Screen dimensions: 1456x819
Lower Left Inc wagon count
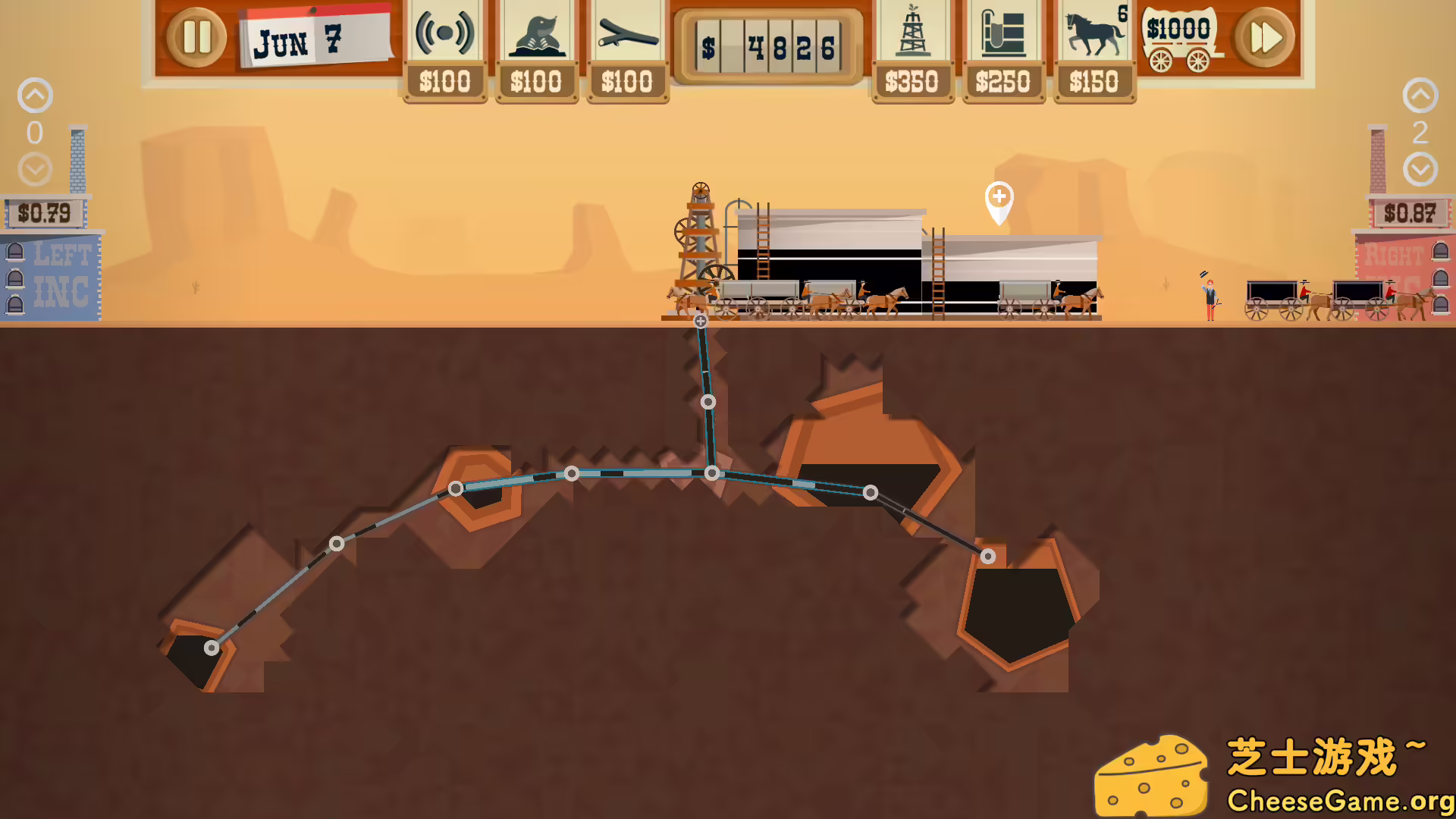pyautogui.click(x=35, y=169)
